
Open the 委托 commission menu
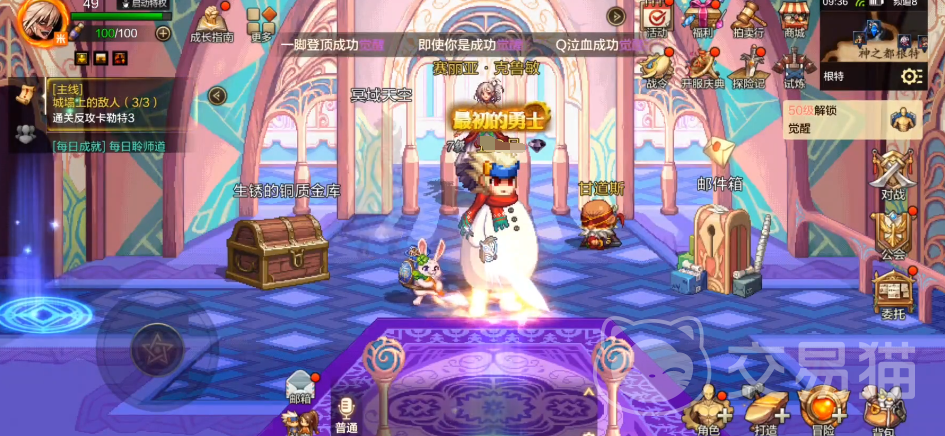(x=892, y=294)
